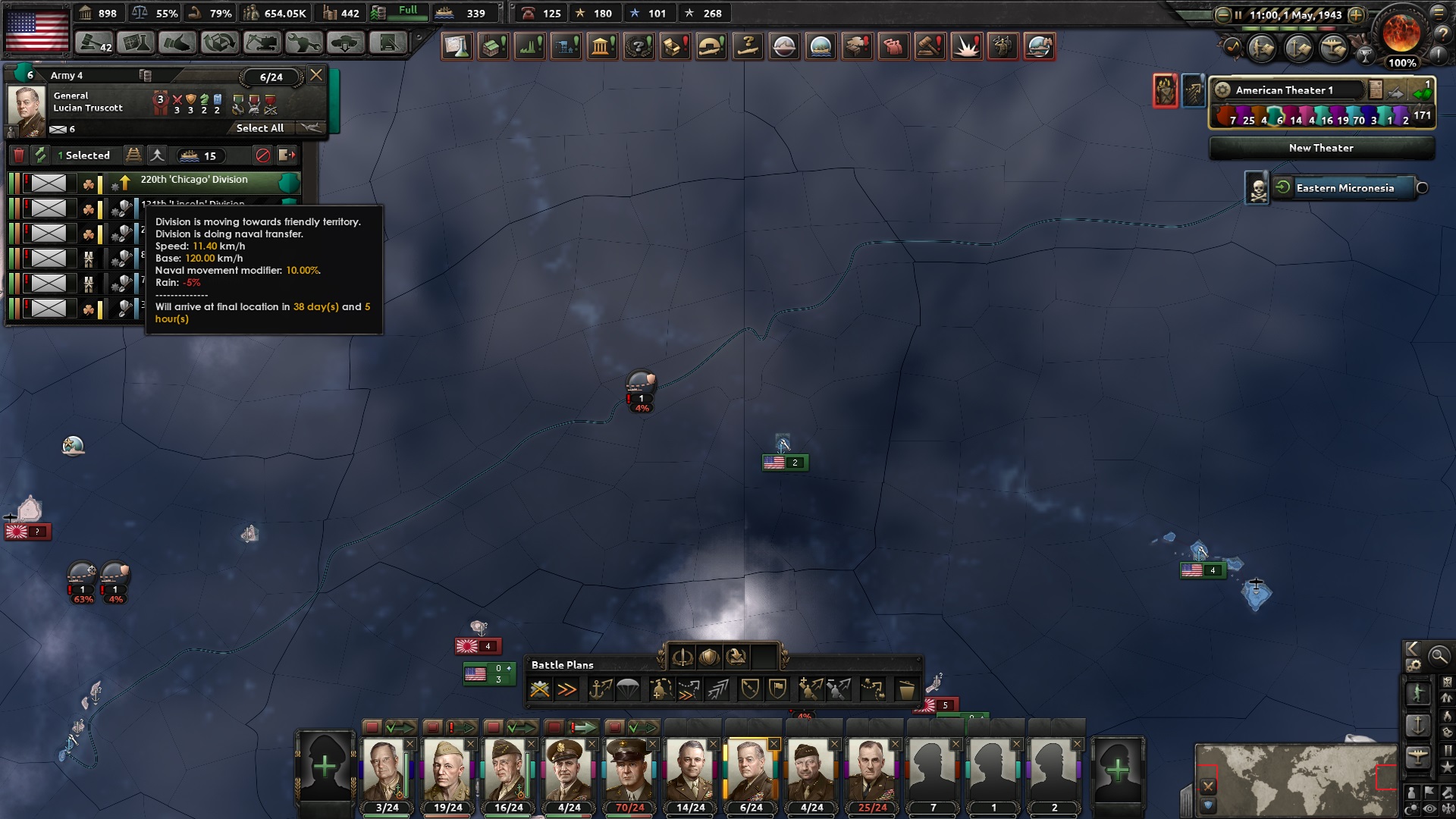Delete the battle plan with the trashcan
The height and width of the screenshot is (819, 1456).
click(906, 689)
